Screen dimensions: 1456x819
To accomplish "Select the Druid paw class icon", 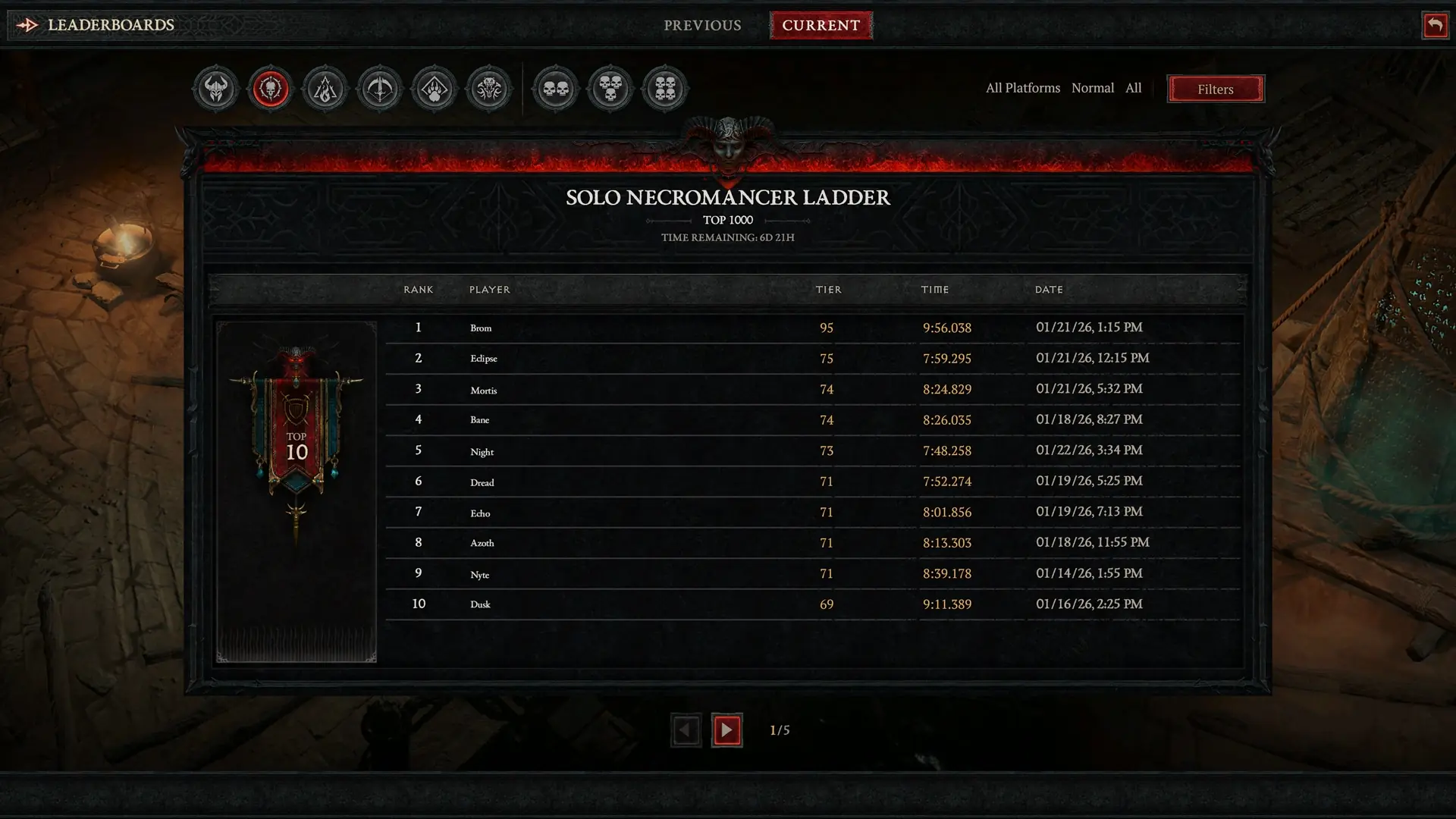I will (x=435, y=88).
